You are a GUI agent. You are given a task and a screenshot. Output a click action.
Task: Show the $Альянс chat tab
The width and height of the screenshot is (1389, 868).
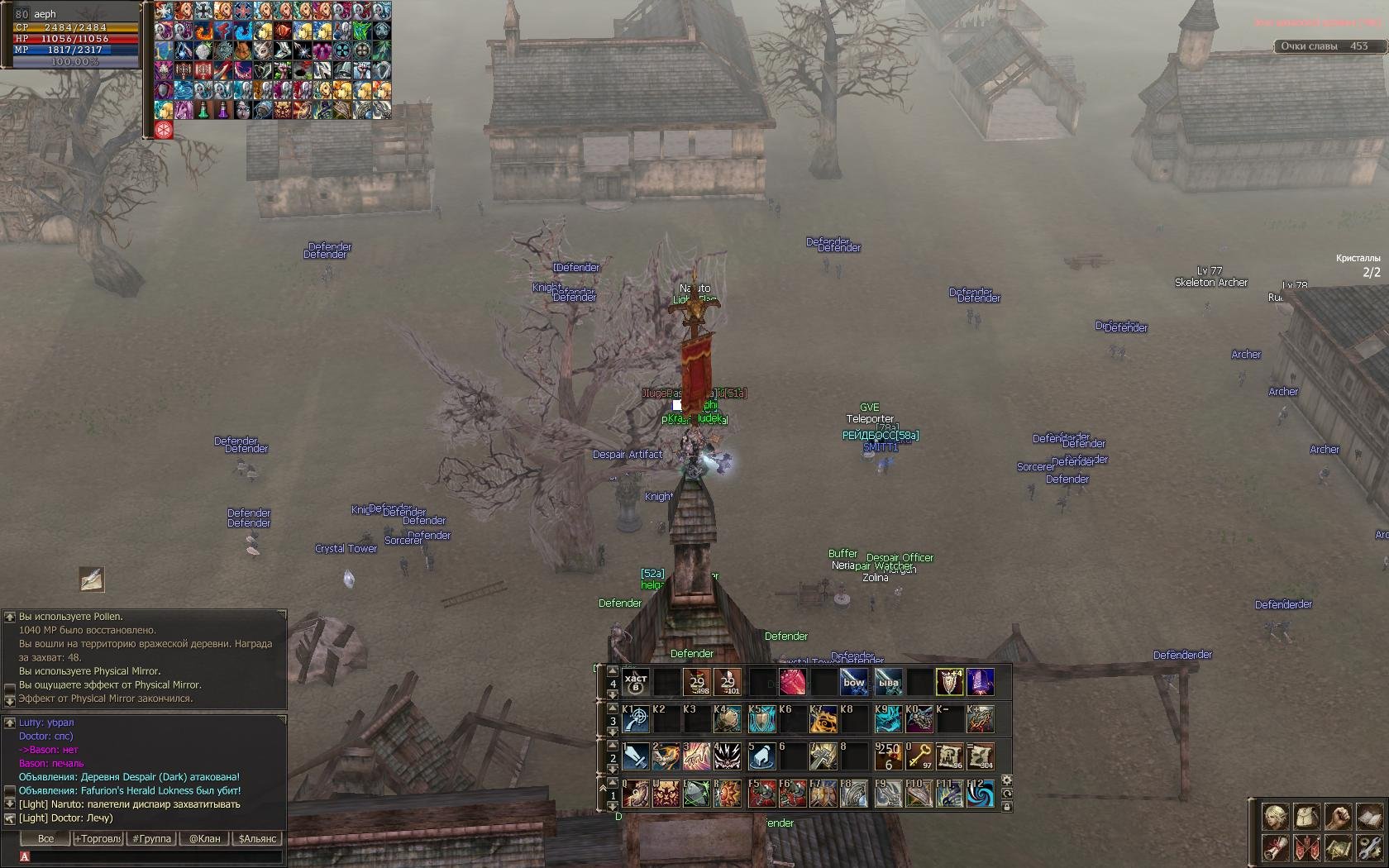pyautogui.click(x=257, y=838)
